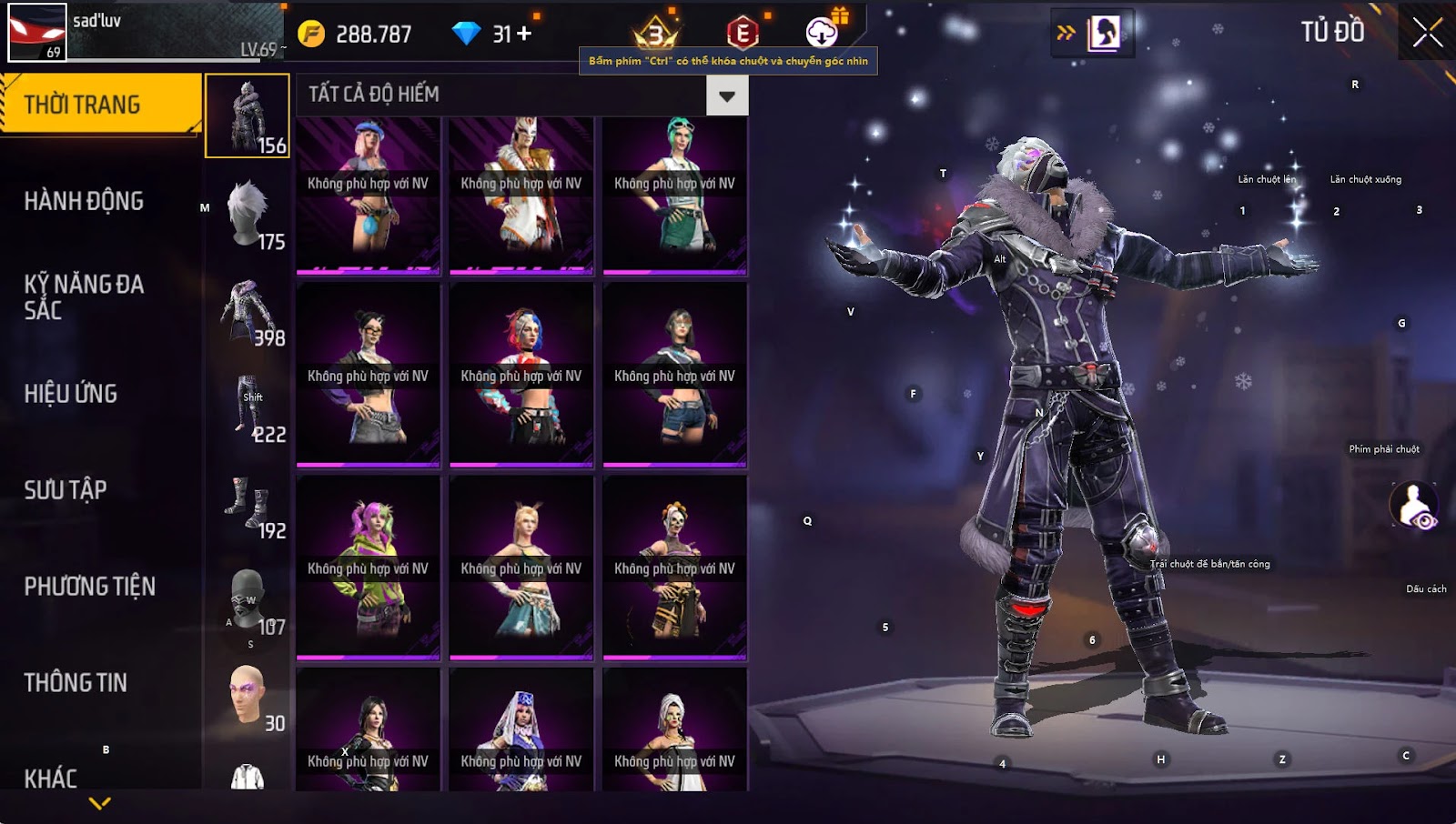
Task: Expand the TẤT CẢ ĐỘ HIẾM dropdown
Action: [x=726, y=95]
